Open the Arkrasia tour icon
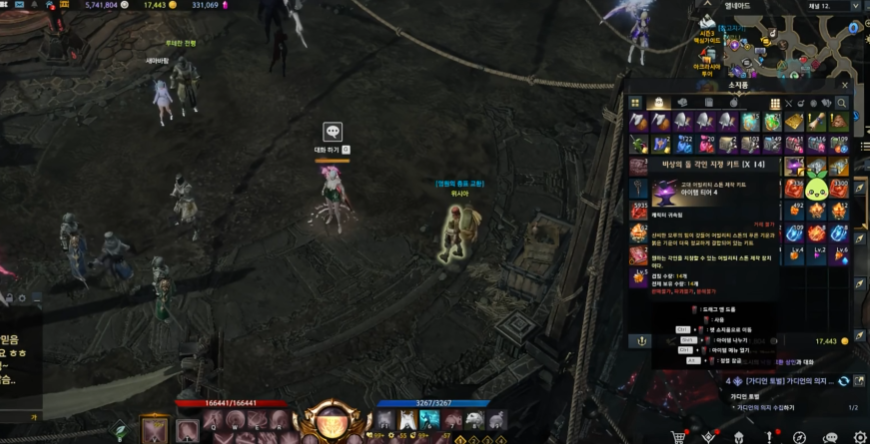Image resolution: width=870 pixels, height=444 pixels. [x=706, y=58]
